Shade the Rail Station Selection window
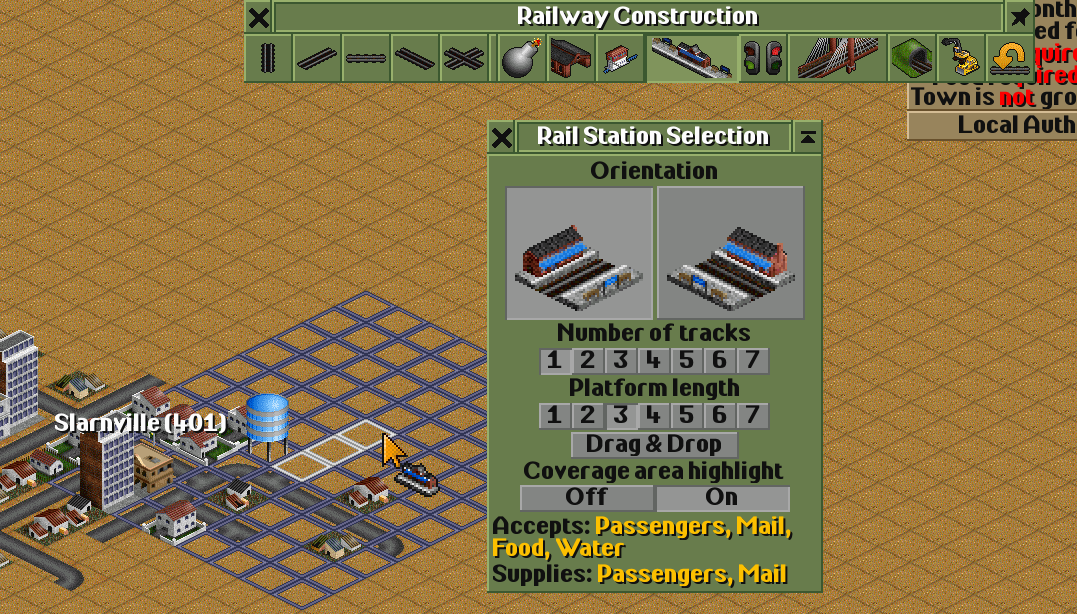 [x=807, y=137]
